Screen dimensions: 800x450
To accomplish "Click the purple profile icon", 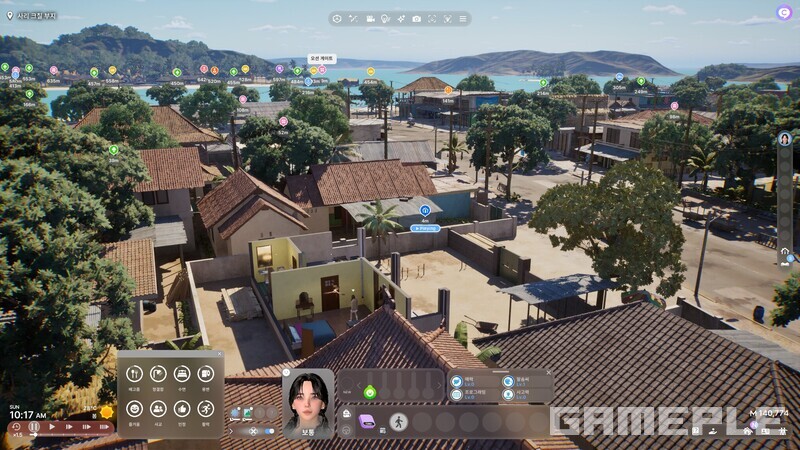I will [783, 13].
